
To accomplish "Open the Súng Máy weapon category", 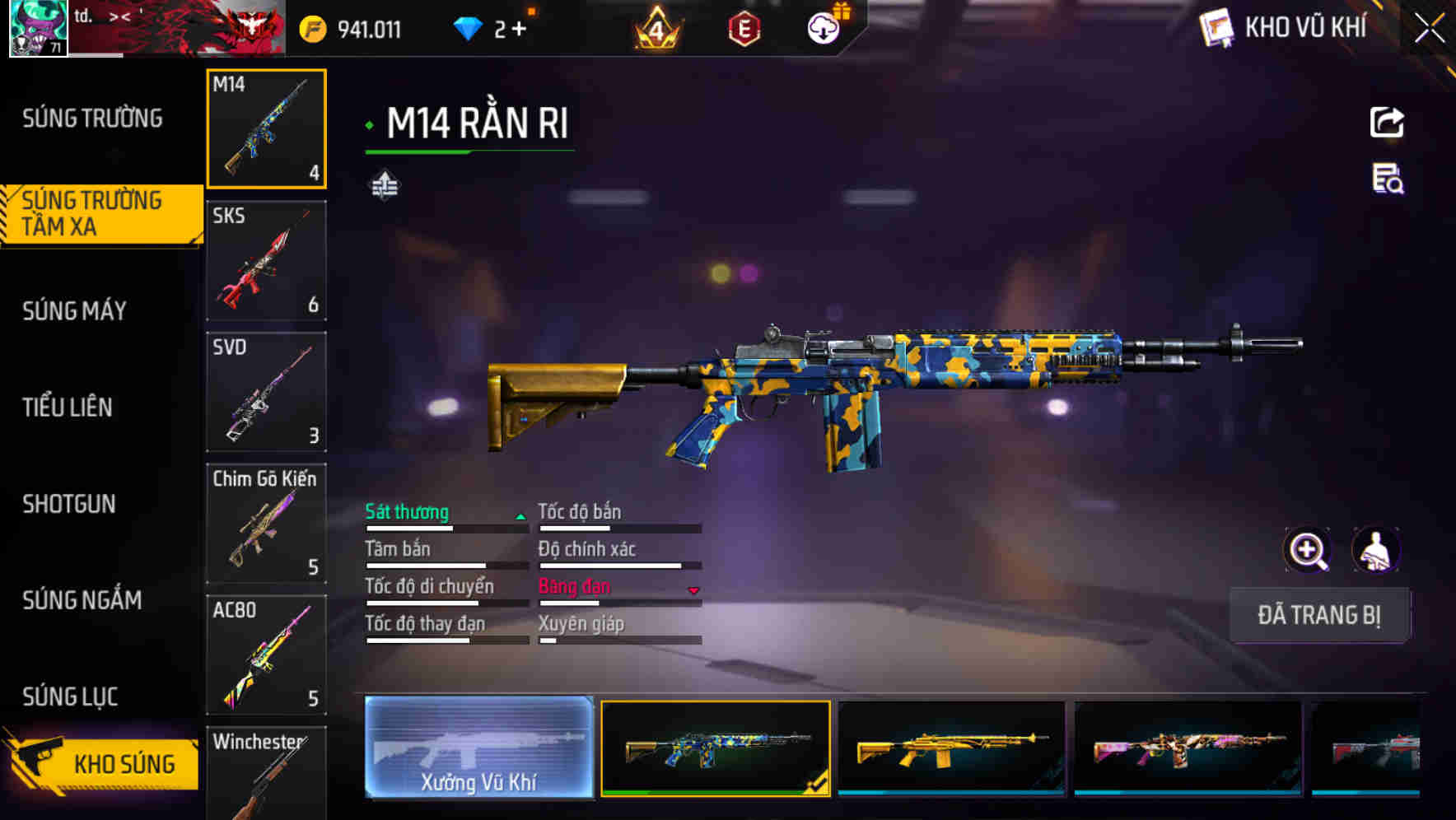I will point(75,311).
